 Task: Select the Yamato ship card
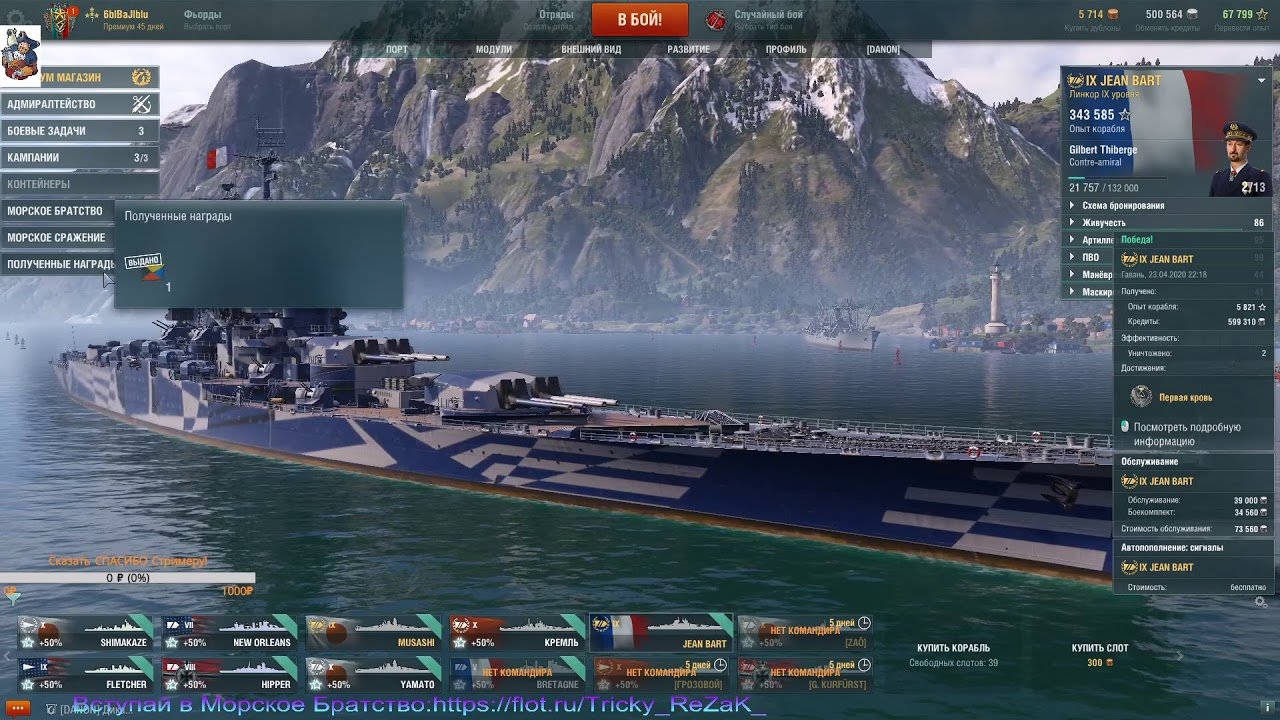(x=374, y=675)
